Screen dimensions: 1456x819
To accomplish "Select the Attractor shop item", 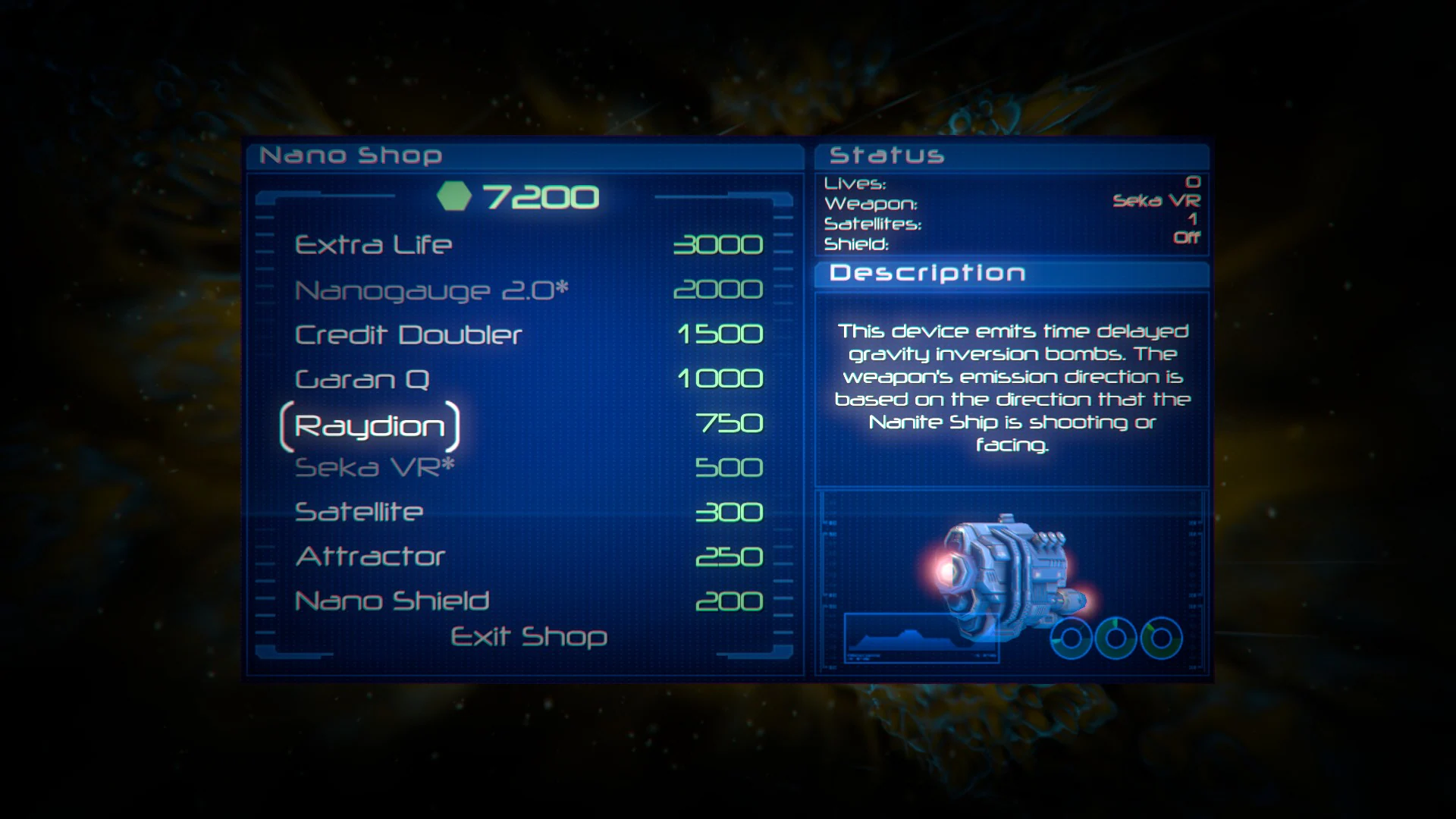I will [369, 555].
